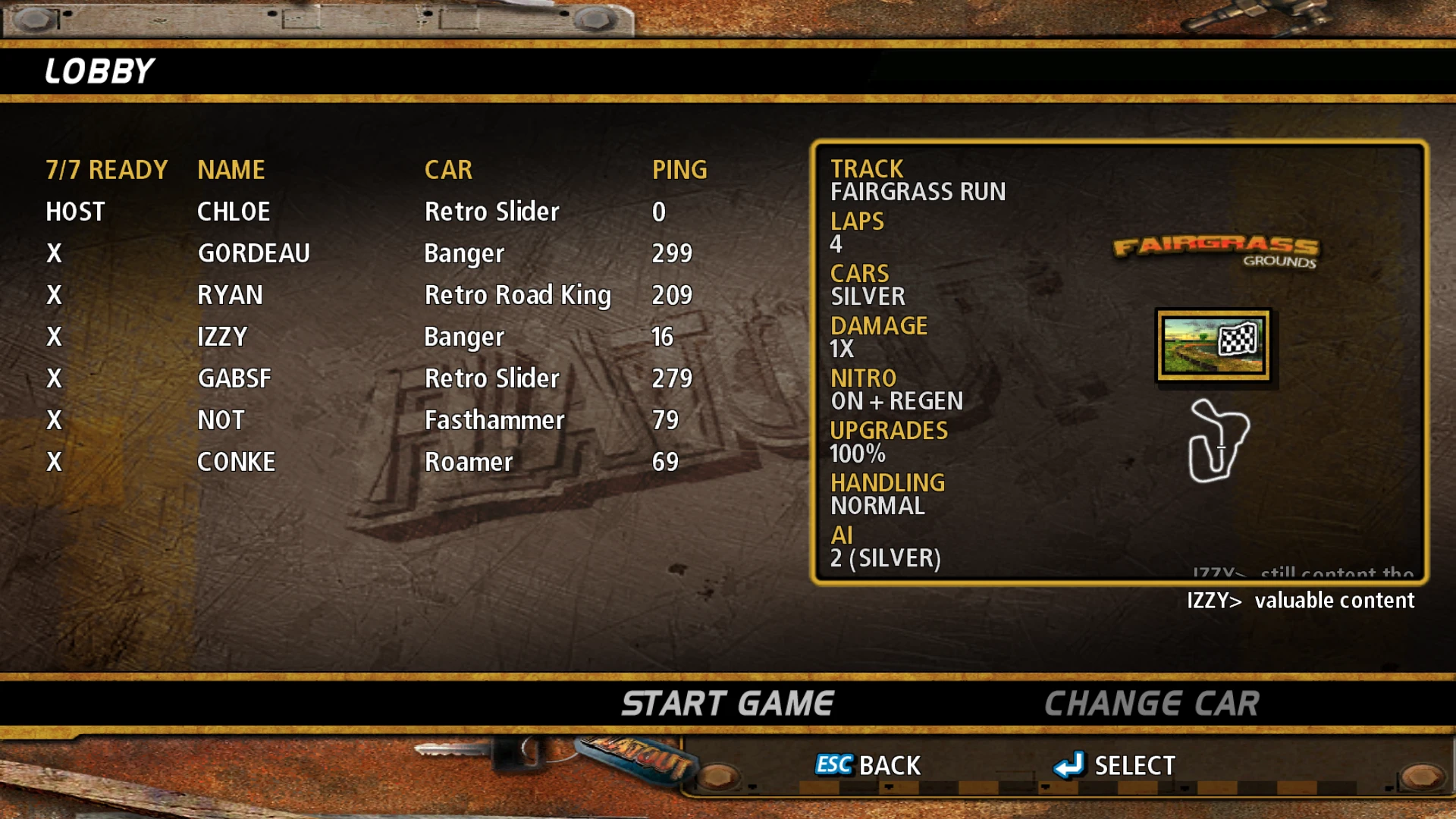The image size is (1456, 819).
Task: Choose the Change Car option
Action: 1151,704
